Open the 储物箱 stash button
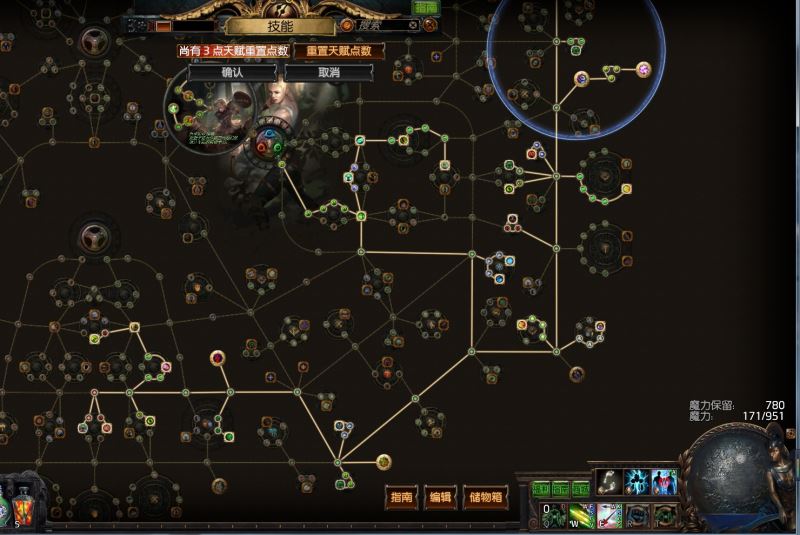Screen dimensions: 800x535 486,497
